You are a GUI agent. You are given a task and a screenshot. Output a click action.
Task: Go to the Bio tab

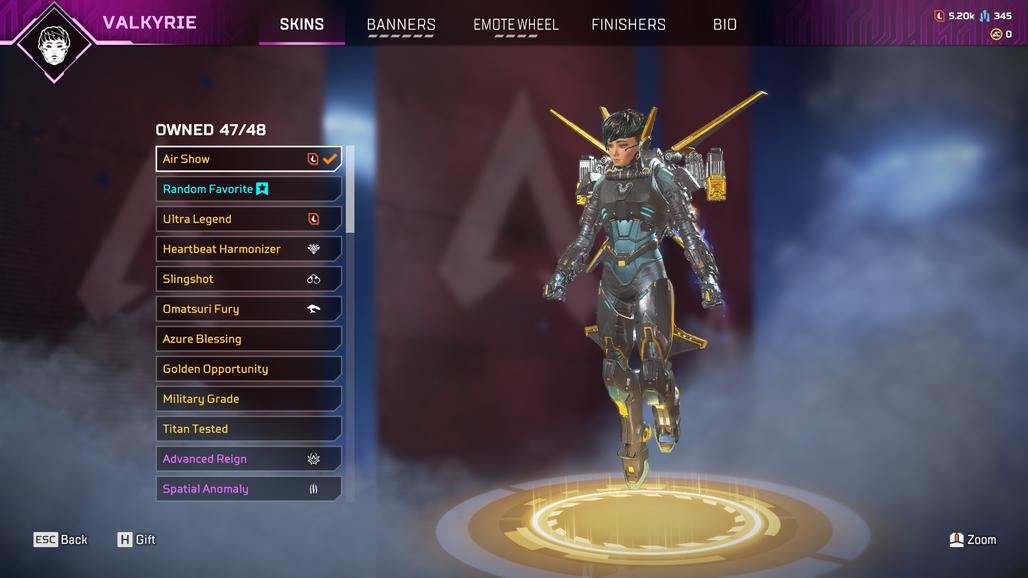point(725,24)
